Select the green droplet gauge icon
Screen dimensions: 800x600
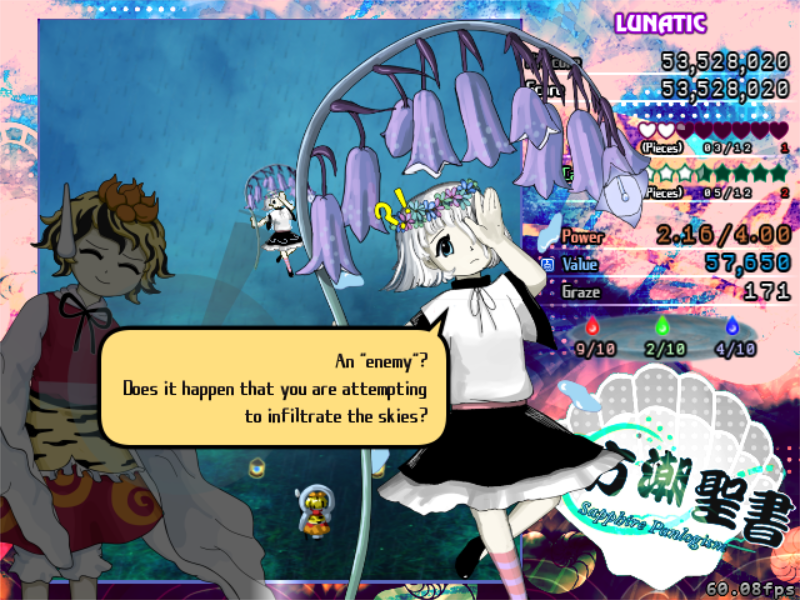pyautogui.click(x=661, y=326)
